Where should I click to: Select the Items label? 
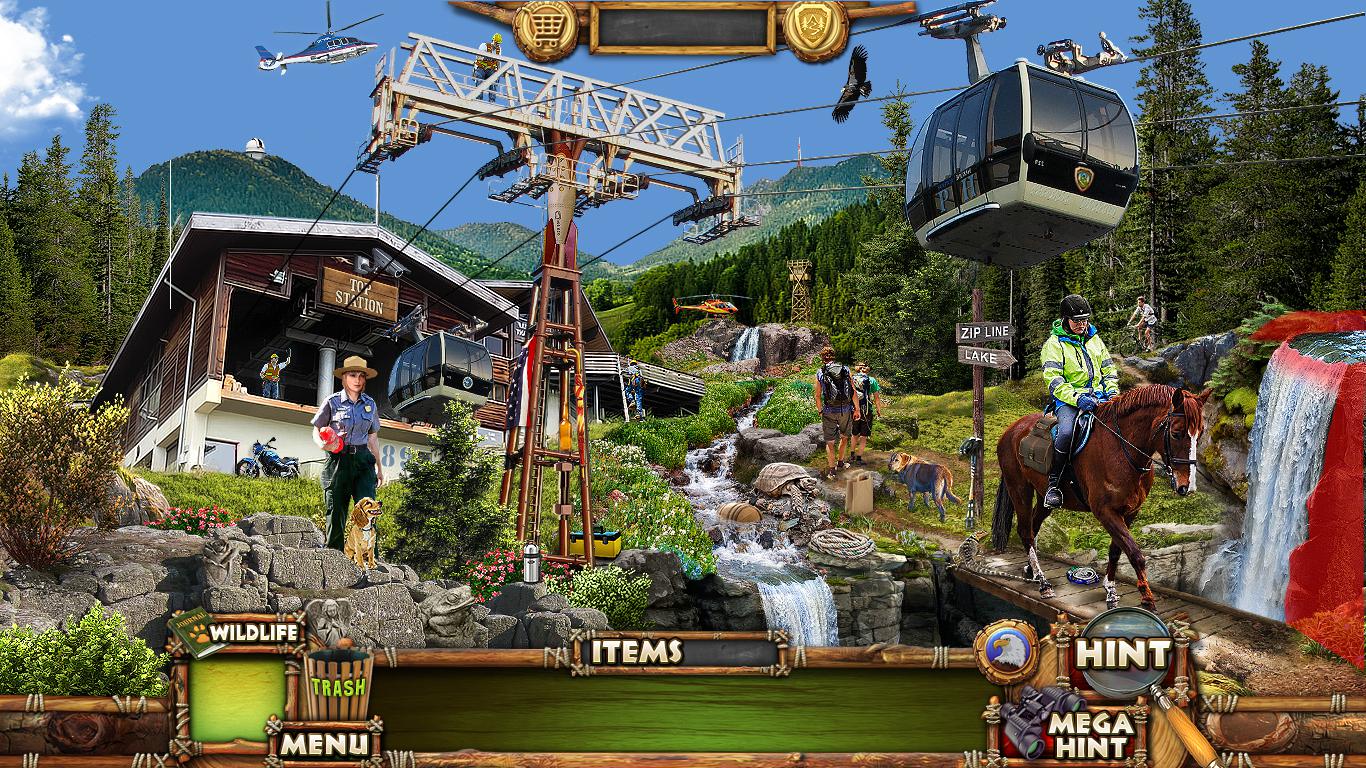(x=636, y=652)
